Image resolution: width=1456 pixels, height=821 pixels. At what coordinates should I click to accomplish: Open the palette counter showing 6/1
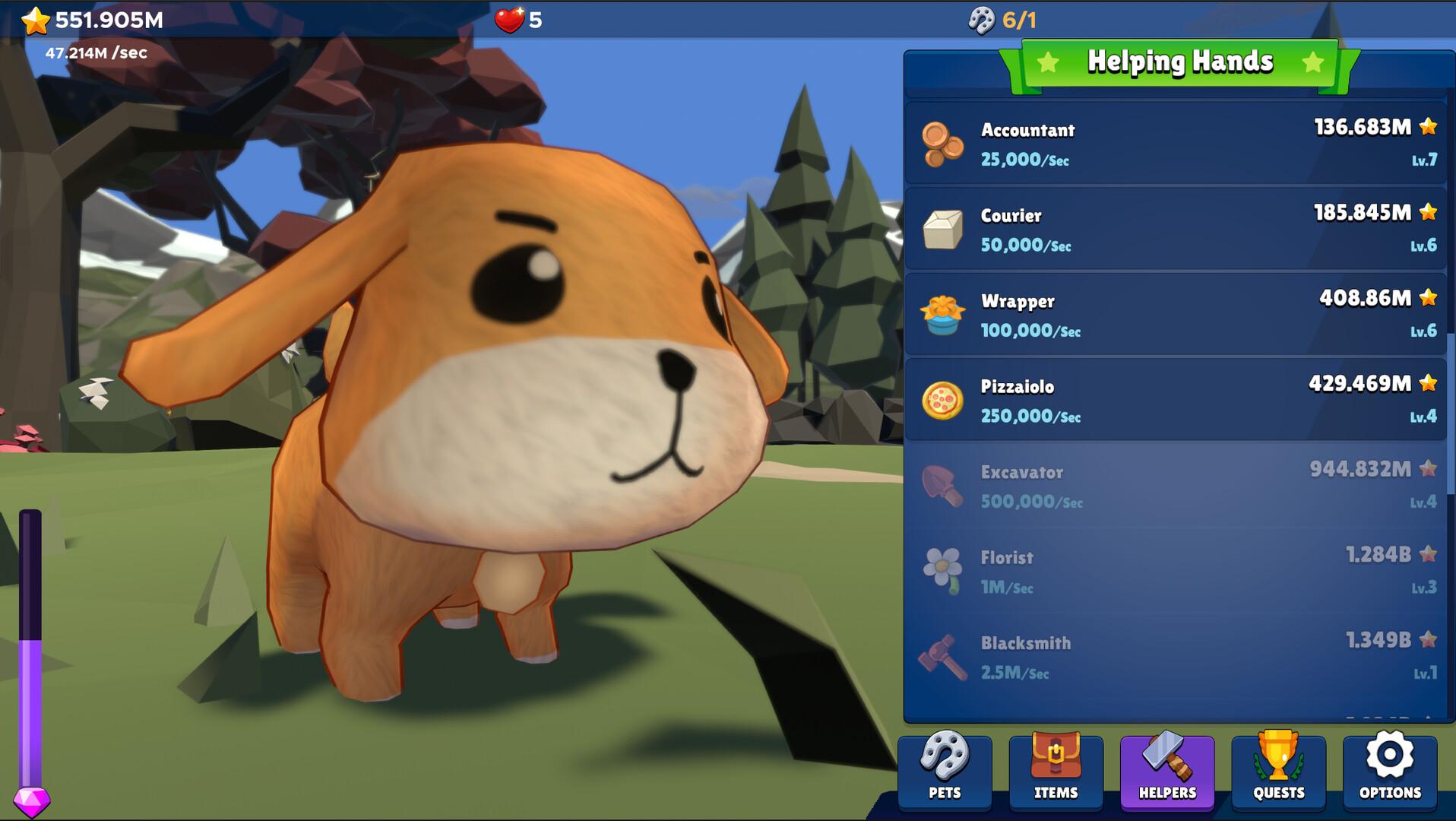(x=1001, y=21)
